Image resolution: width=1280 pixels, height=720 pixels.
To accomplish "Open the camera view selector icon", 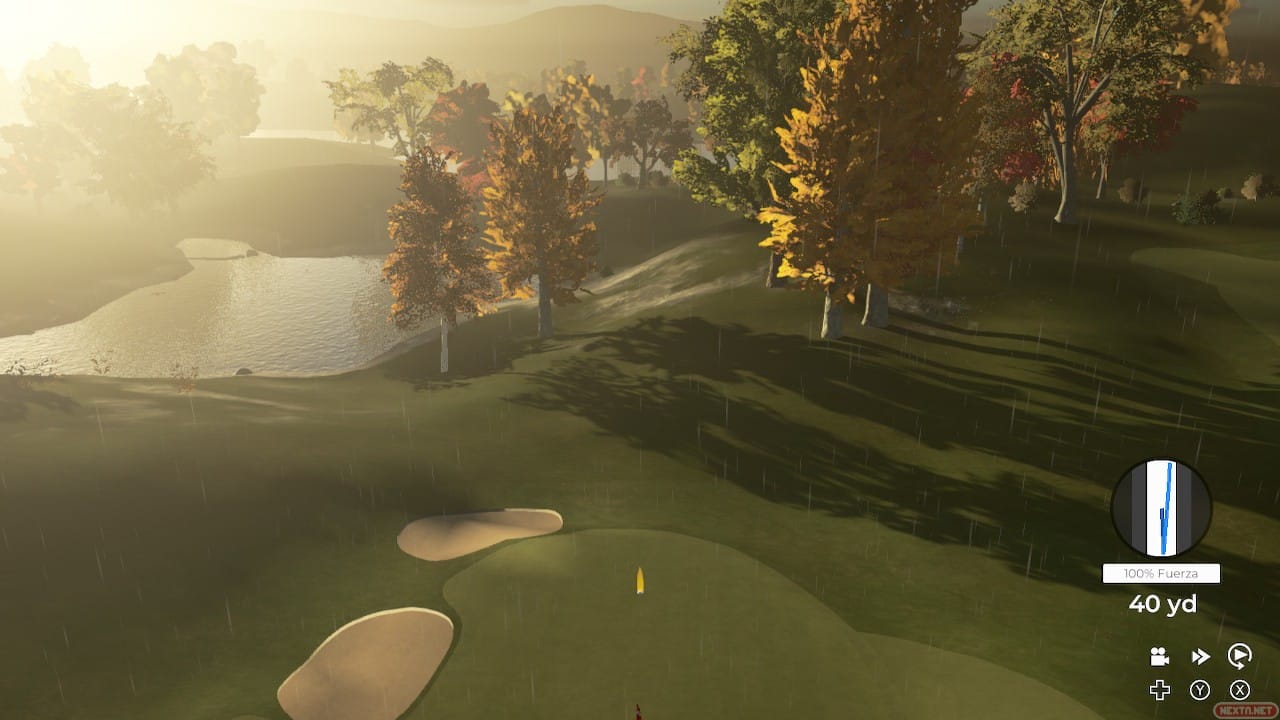I will 1159,656.
